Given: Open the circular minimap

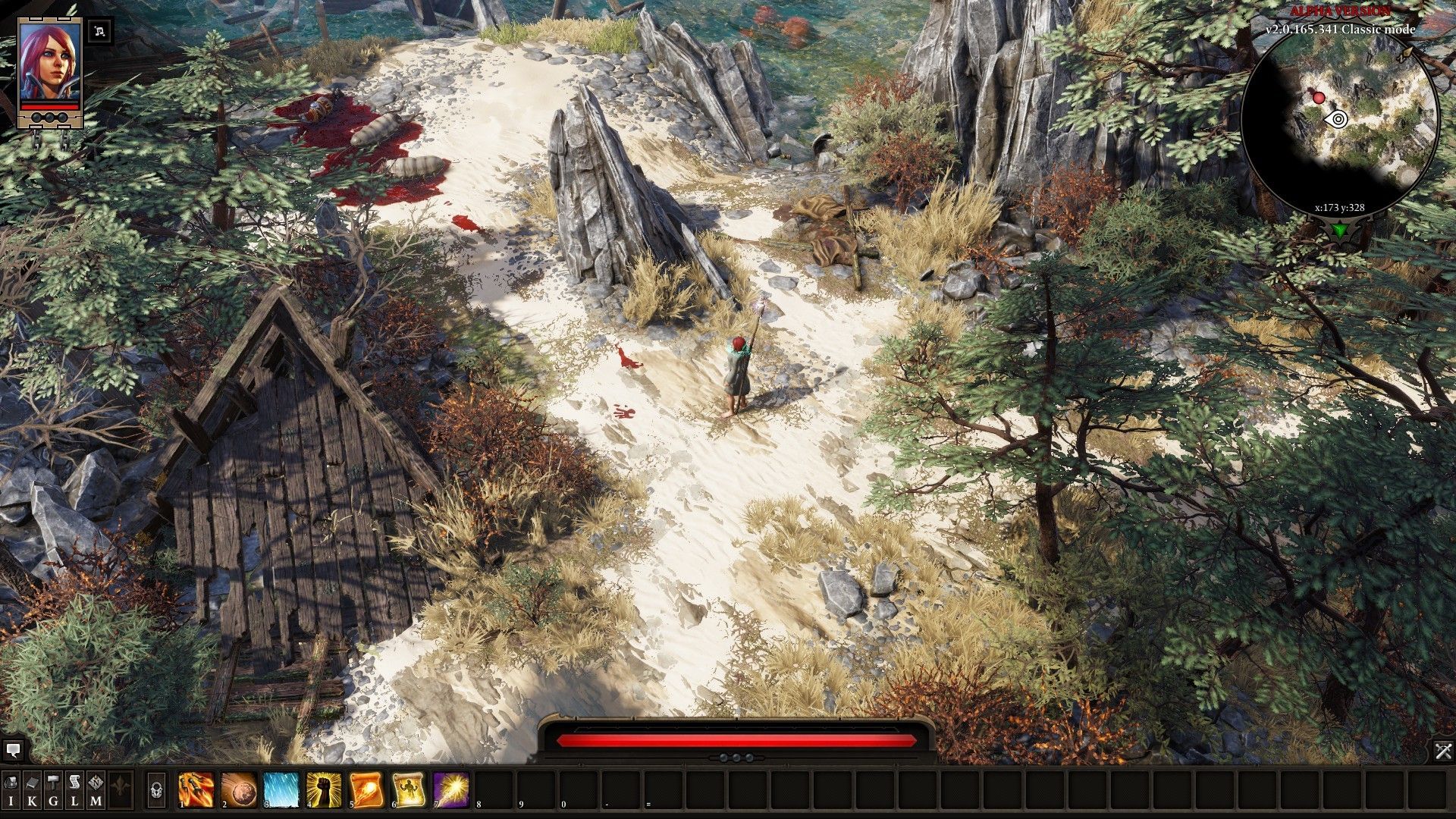Looking at the screenshot, I should (1339, 121).
